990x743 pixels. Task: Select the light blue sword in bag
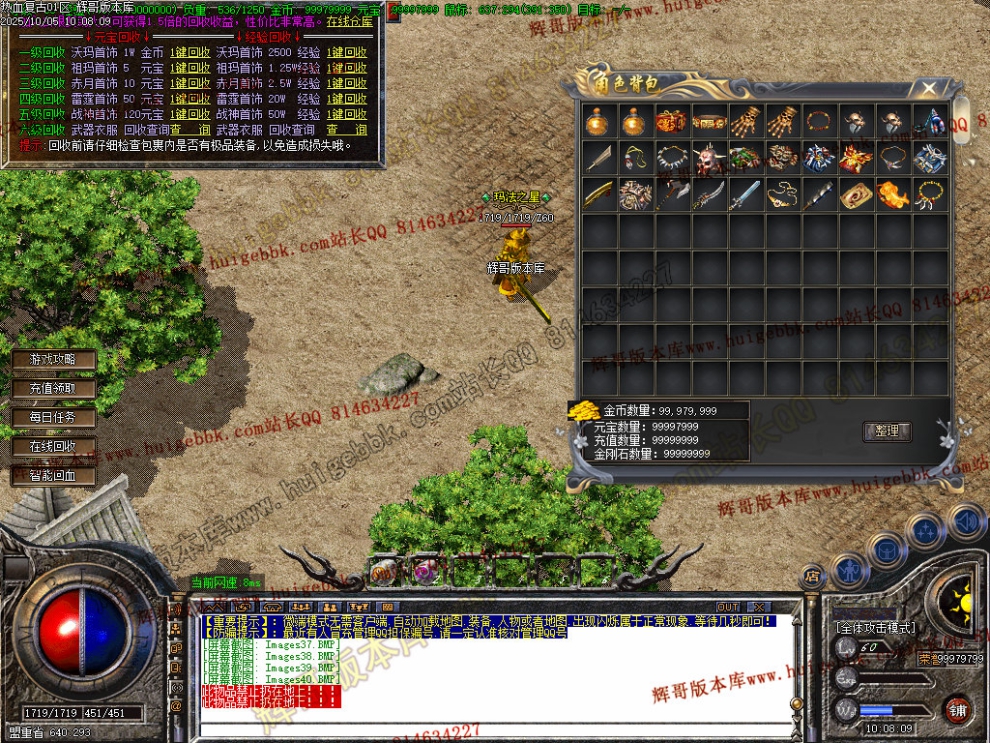745,194
